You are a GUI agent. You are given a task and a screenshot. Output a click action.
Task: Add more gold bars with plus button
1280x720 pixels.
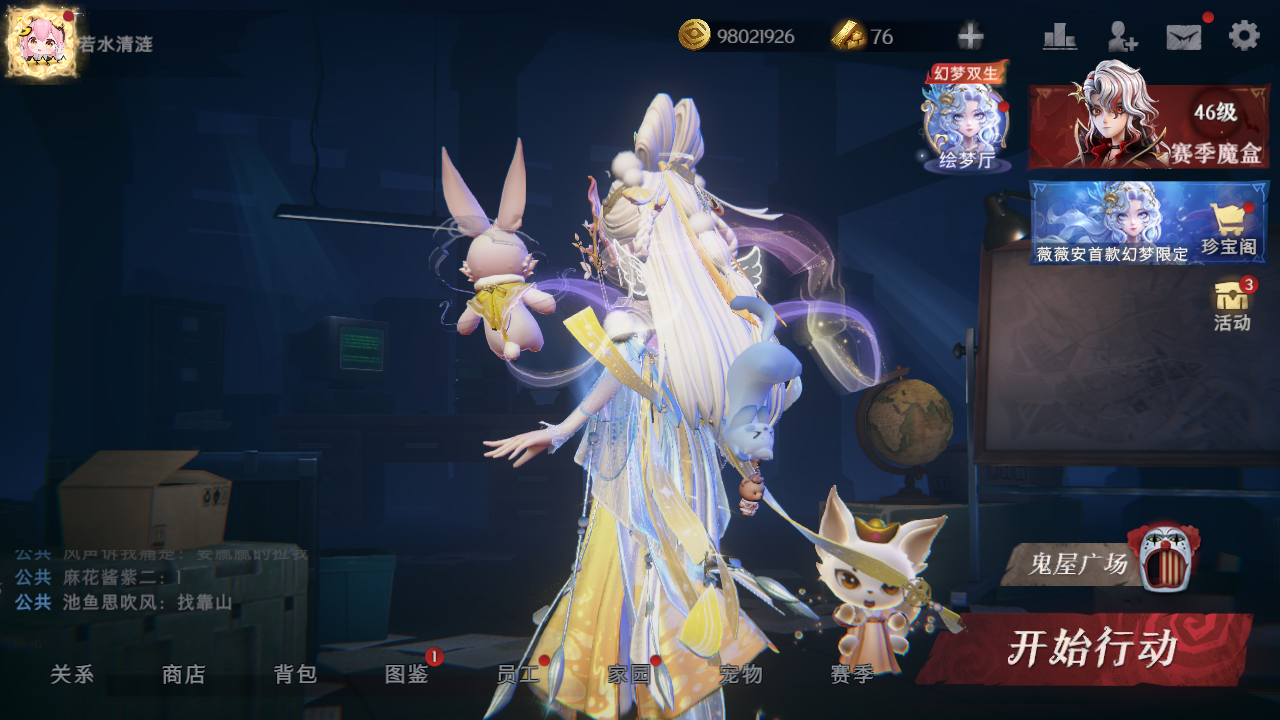click(x=970, y=37)
